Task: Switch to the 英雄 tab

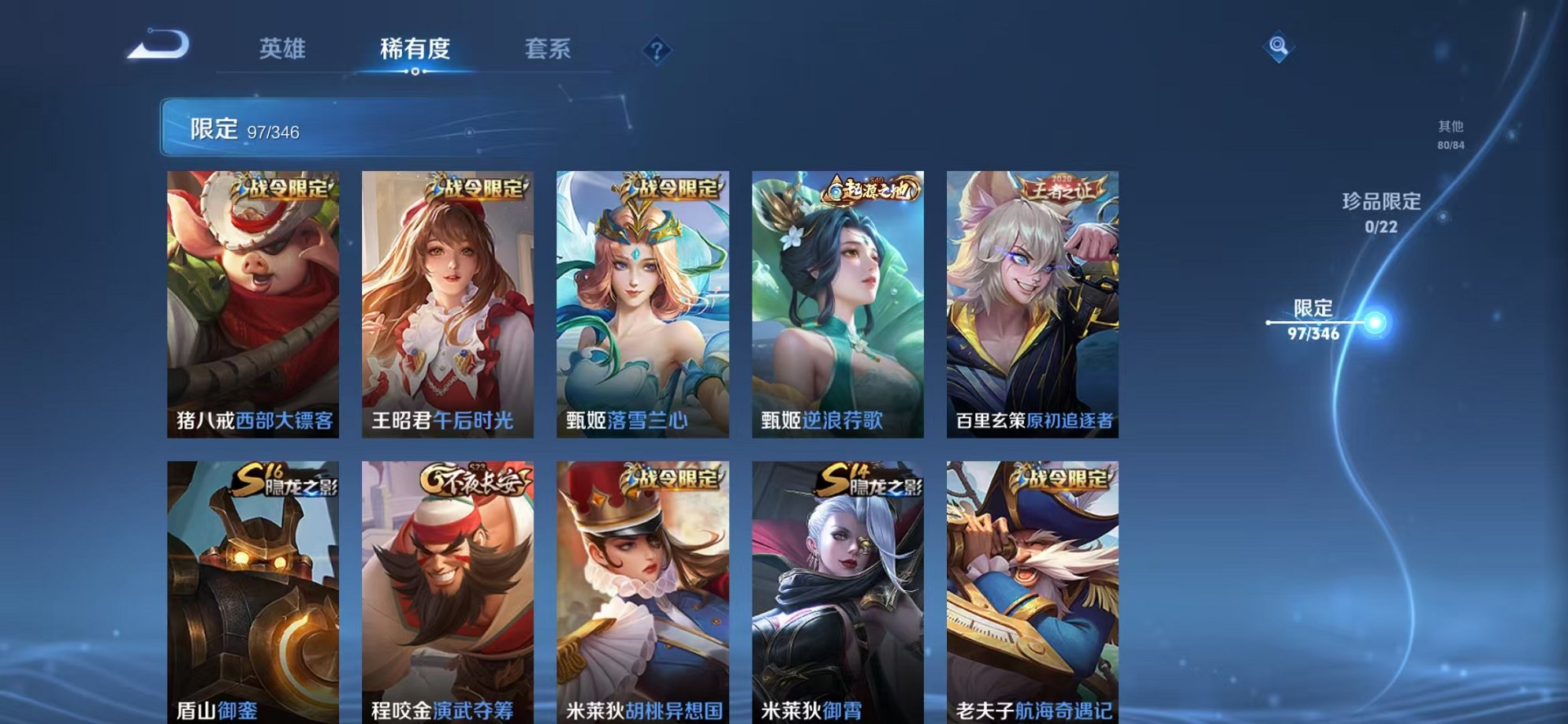Action: pyautogui.click(x=284, y=49)
